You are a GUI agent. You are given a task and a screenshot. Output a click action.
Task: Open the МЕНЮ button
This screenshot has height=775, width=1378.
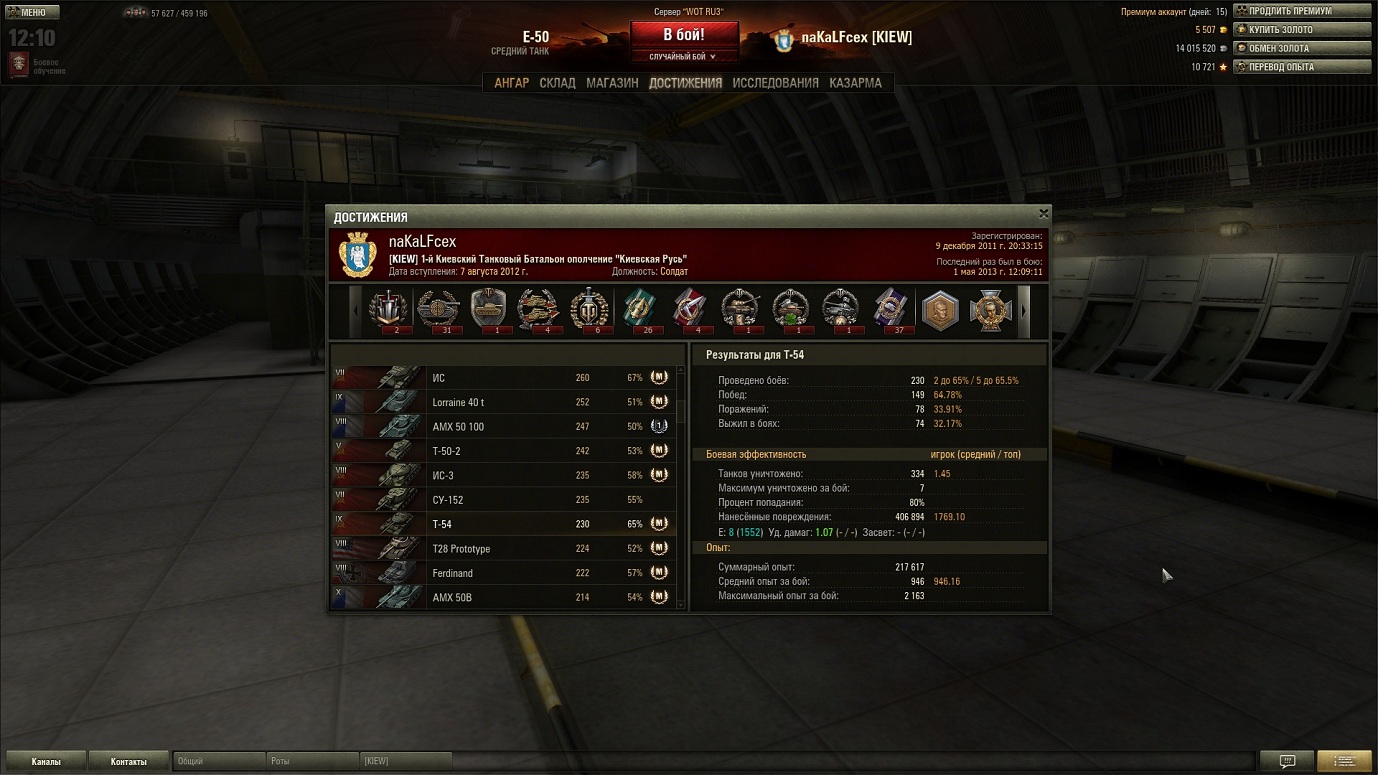[33, 12]
